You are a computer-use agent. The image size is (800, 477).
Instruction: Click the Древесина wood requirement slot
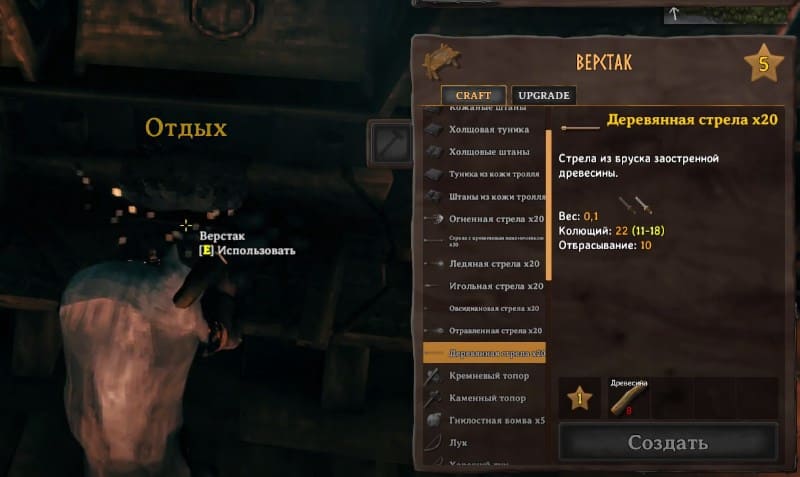(x=629, y=397)
